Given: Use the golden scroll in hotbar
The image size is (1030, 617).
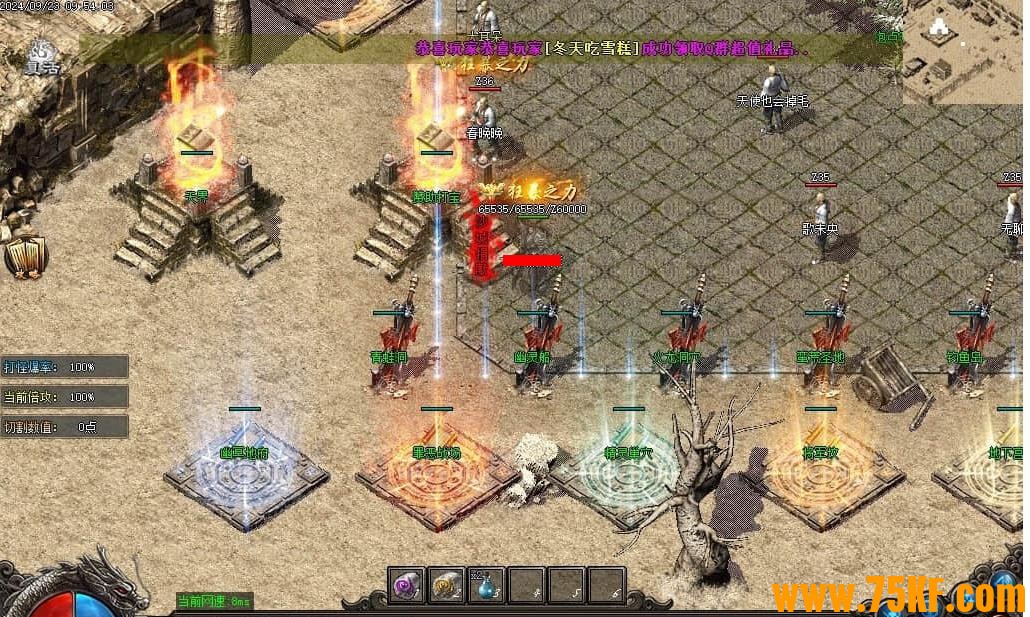Looking at the screenshot, I should point(446,585).
